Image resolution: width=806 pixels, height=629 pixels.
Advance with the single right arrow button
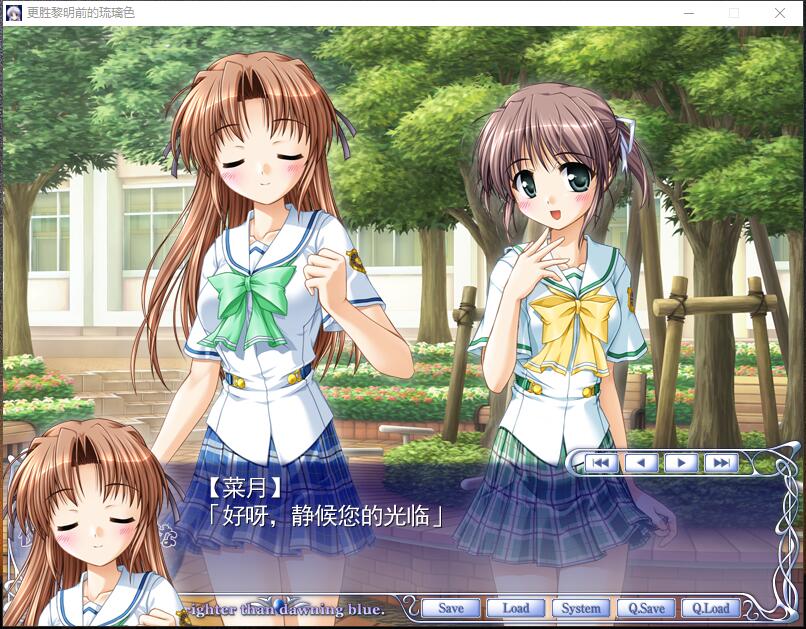click(x=681, y=463)
